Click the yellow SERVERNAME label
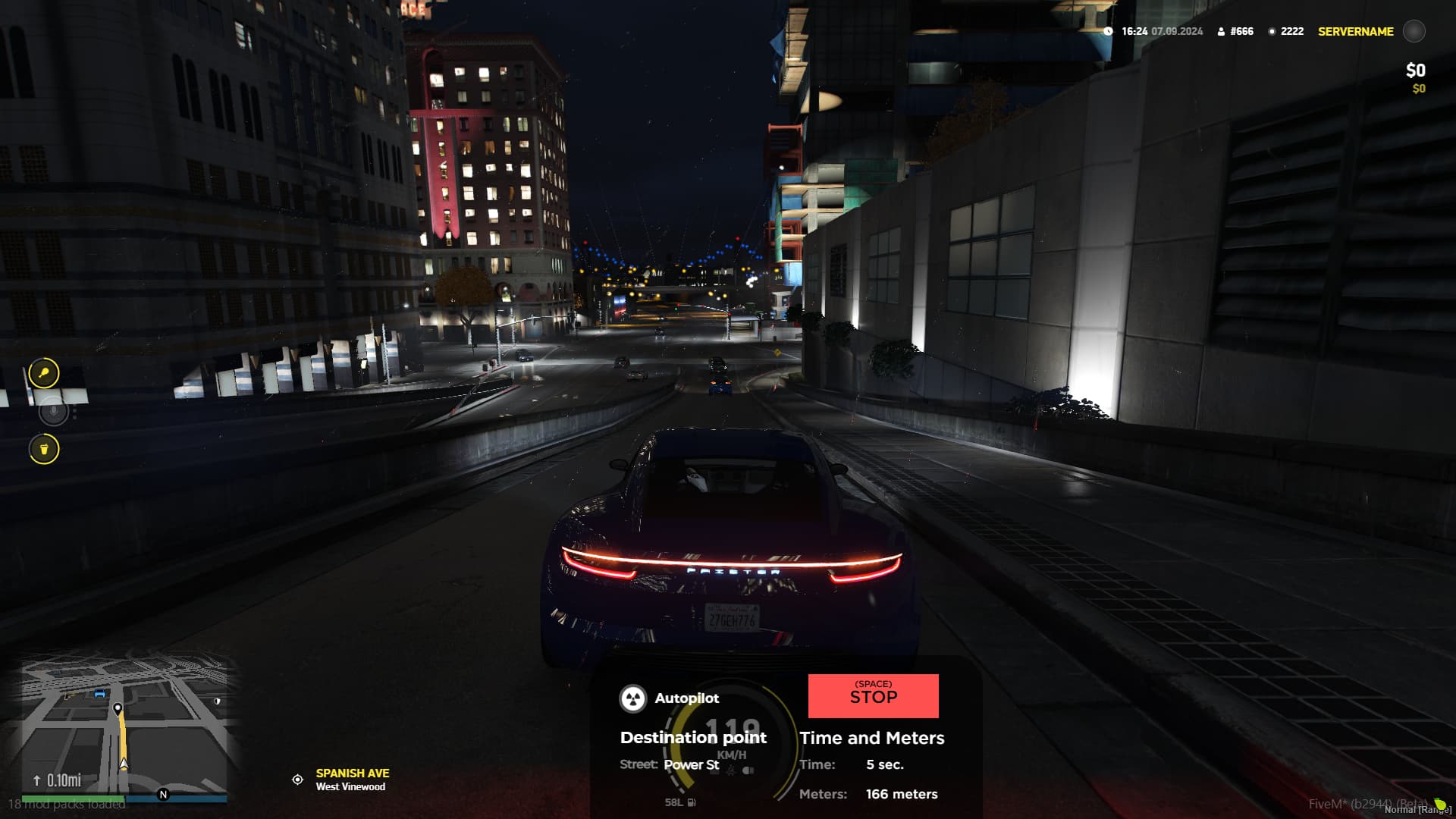The width and height of the screenshot is (1456, 819). pos(1354,31)
